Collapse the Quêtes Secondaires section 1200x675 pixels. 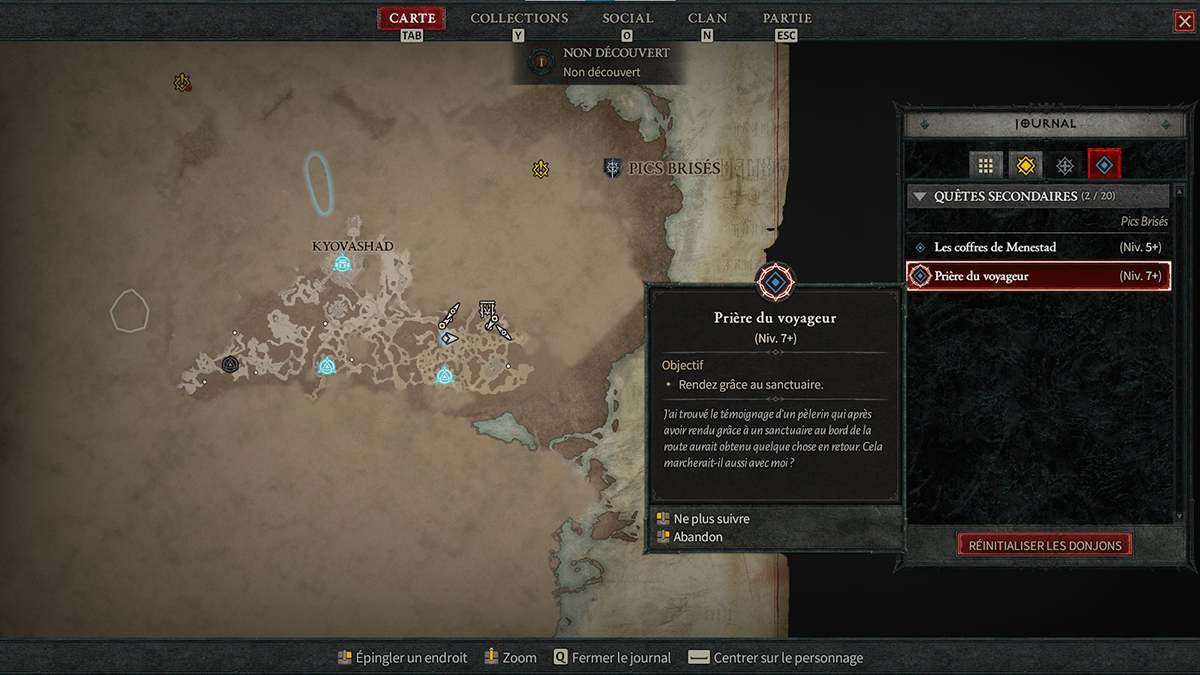point(921,197)
